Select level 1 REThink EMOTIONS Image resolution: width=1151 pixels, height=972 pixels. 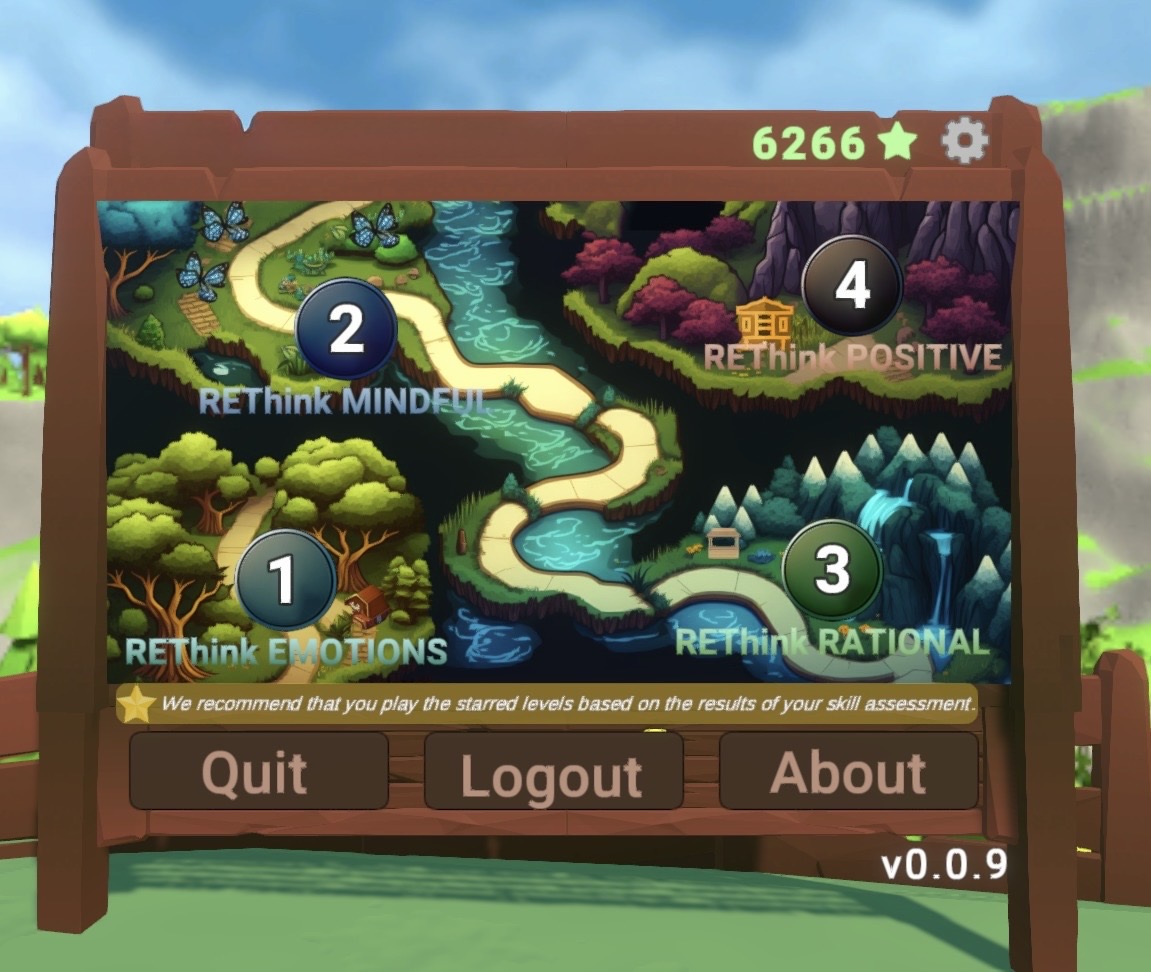click(x=284, y=580)
